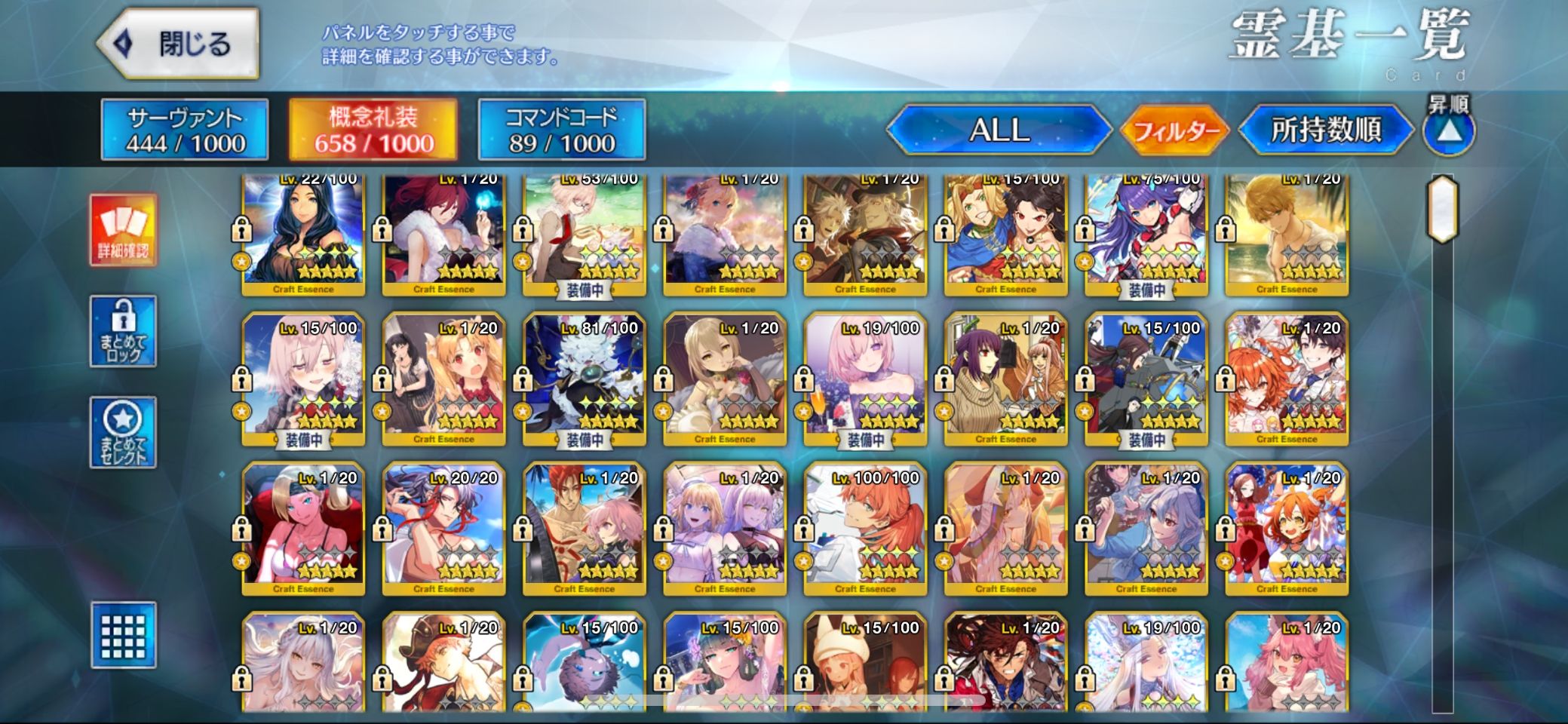The height and width of the screenshot is (724, 1568).
Task: Open the コマンドコード tab
Action: [562, 130]
